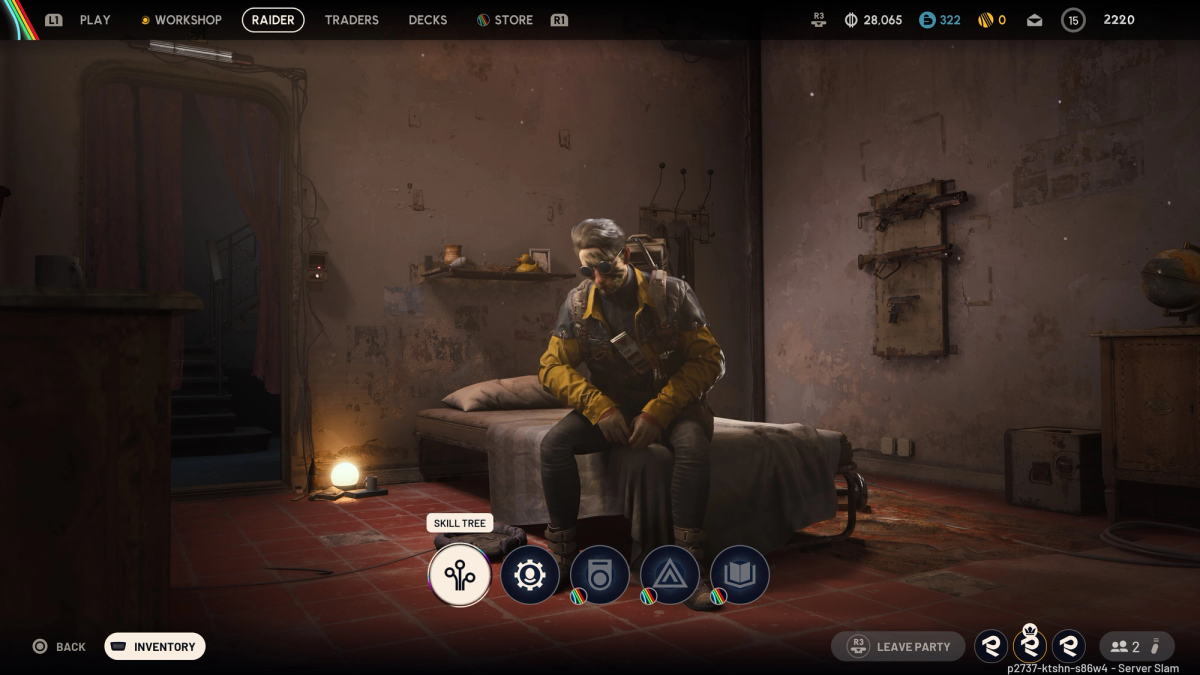Open the open-book codex icon
Image resolution: width=1200 pixels, height=675 pixels.
(739, 575)
